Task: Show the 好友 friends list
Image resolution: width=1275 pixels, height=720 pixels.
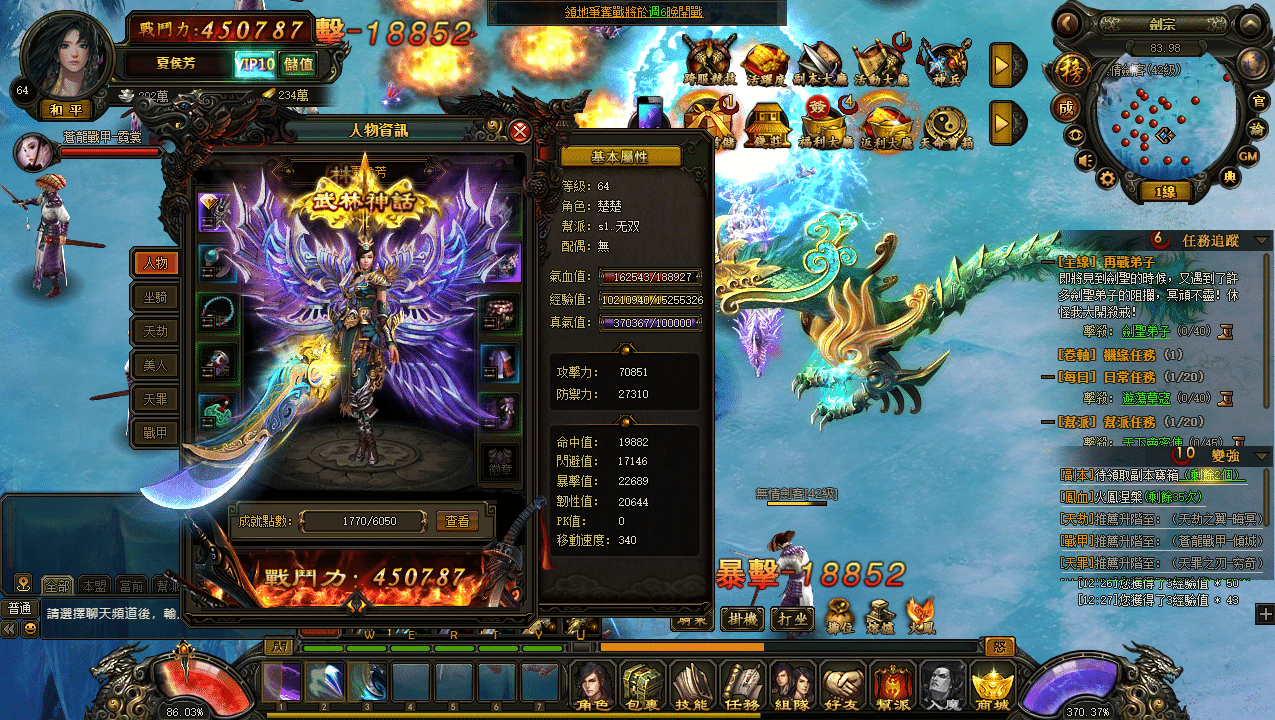Action: click(x=843, y=687)
